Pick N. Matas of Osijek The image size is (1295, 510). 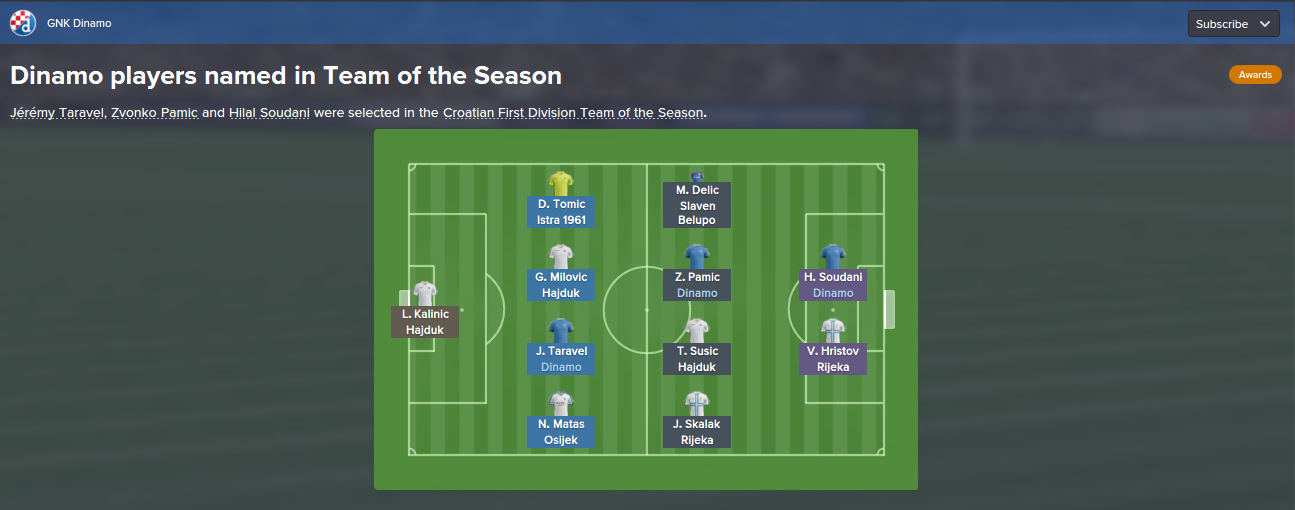561,431
